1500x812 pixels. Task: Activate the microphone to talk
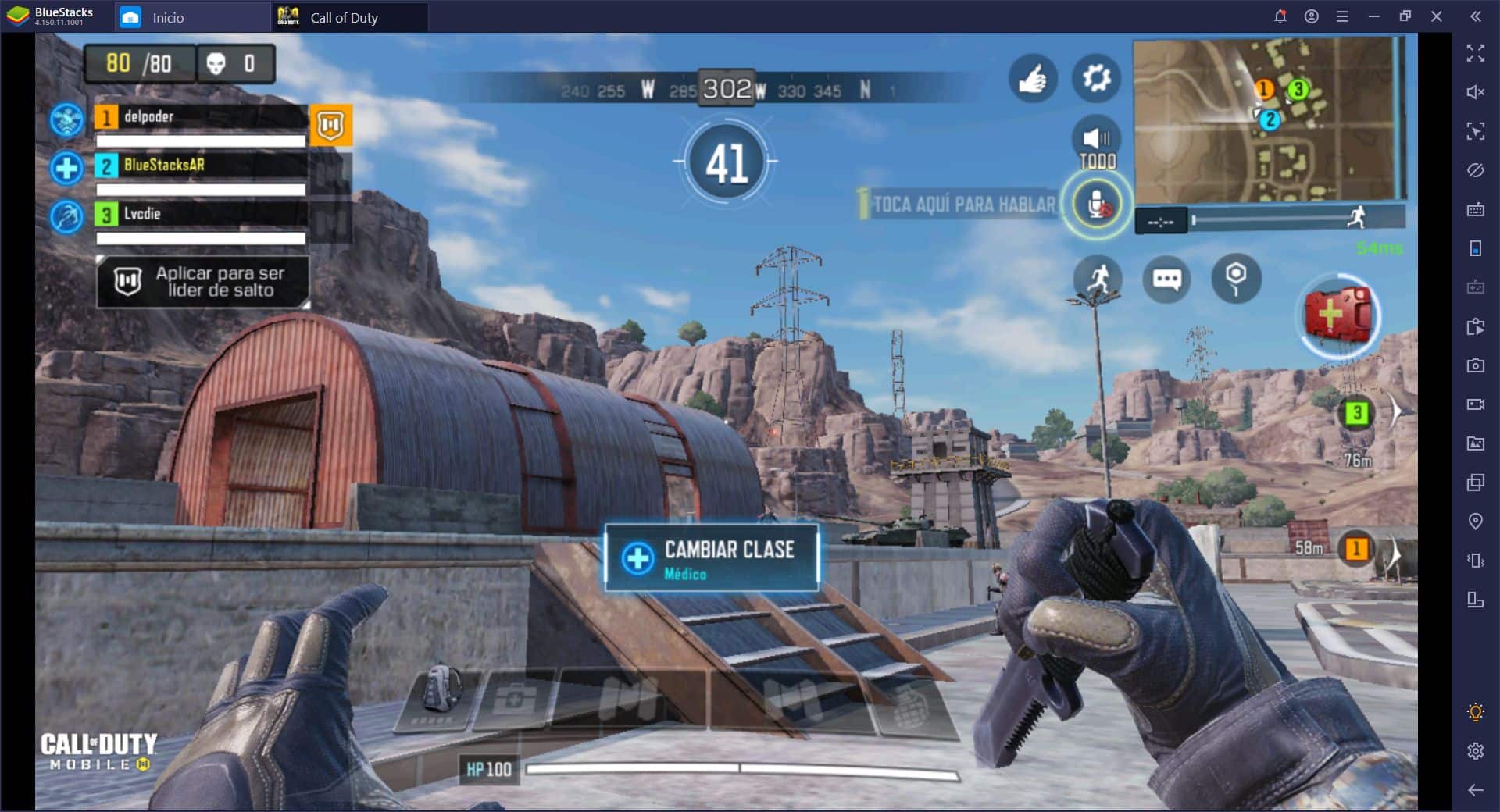[1097, 205]
